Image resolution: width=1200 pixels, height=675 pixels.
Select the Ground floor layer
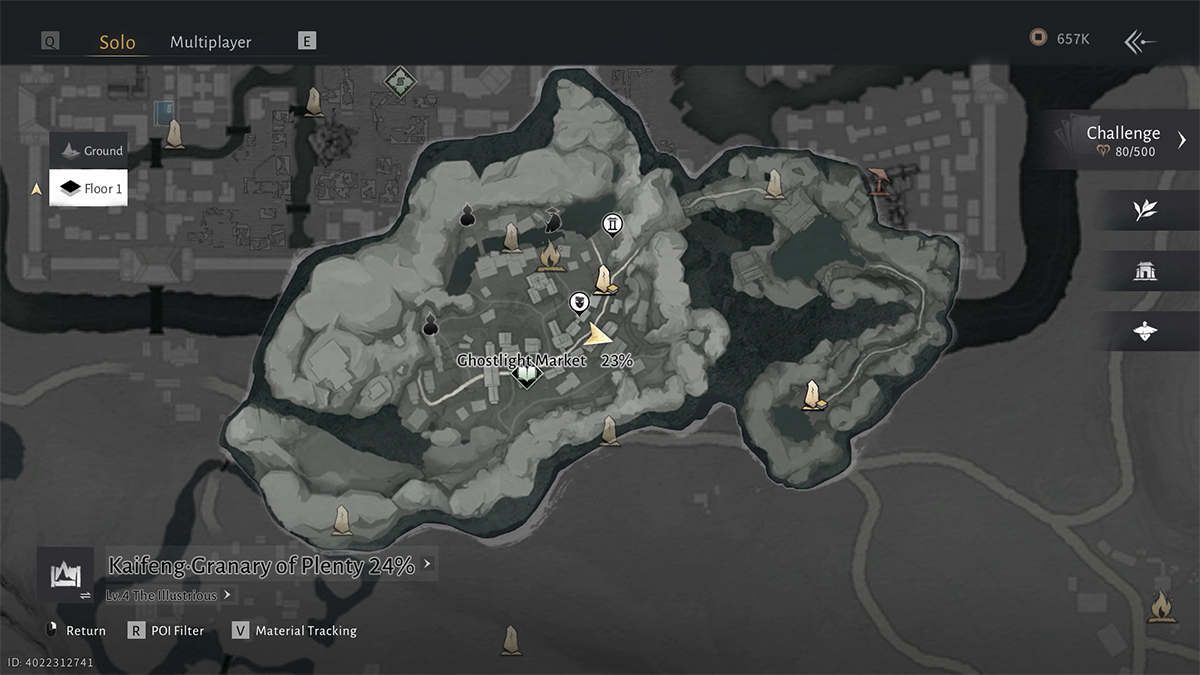coord(89,151)
